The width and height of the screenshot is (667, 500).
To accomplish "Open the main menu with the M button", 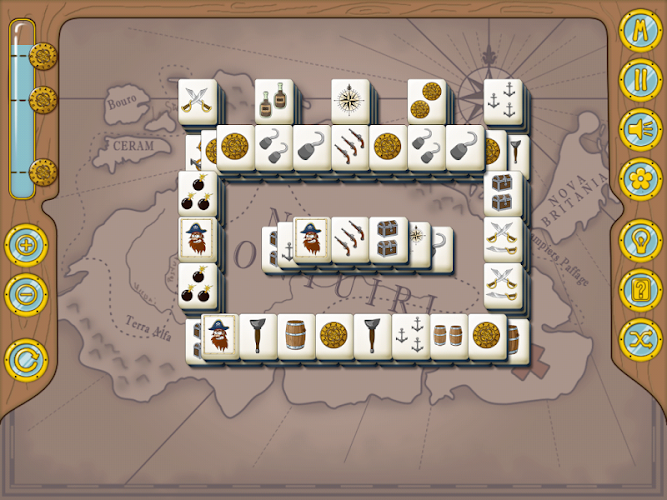I will pos(637,30).
